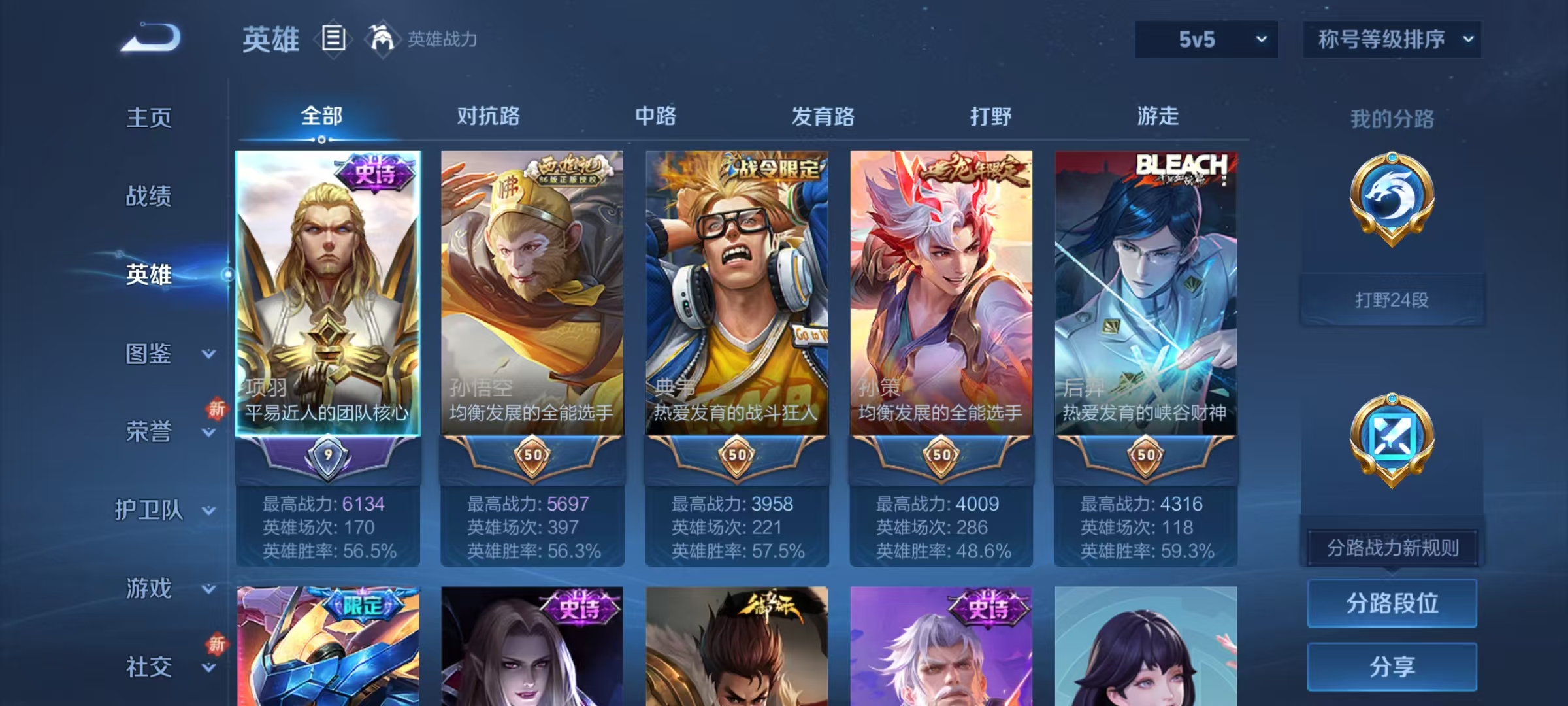Click the 分路段位 button
Viewport: 1568px width, 706px height.
1392,603
